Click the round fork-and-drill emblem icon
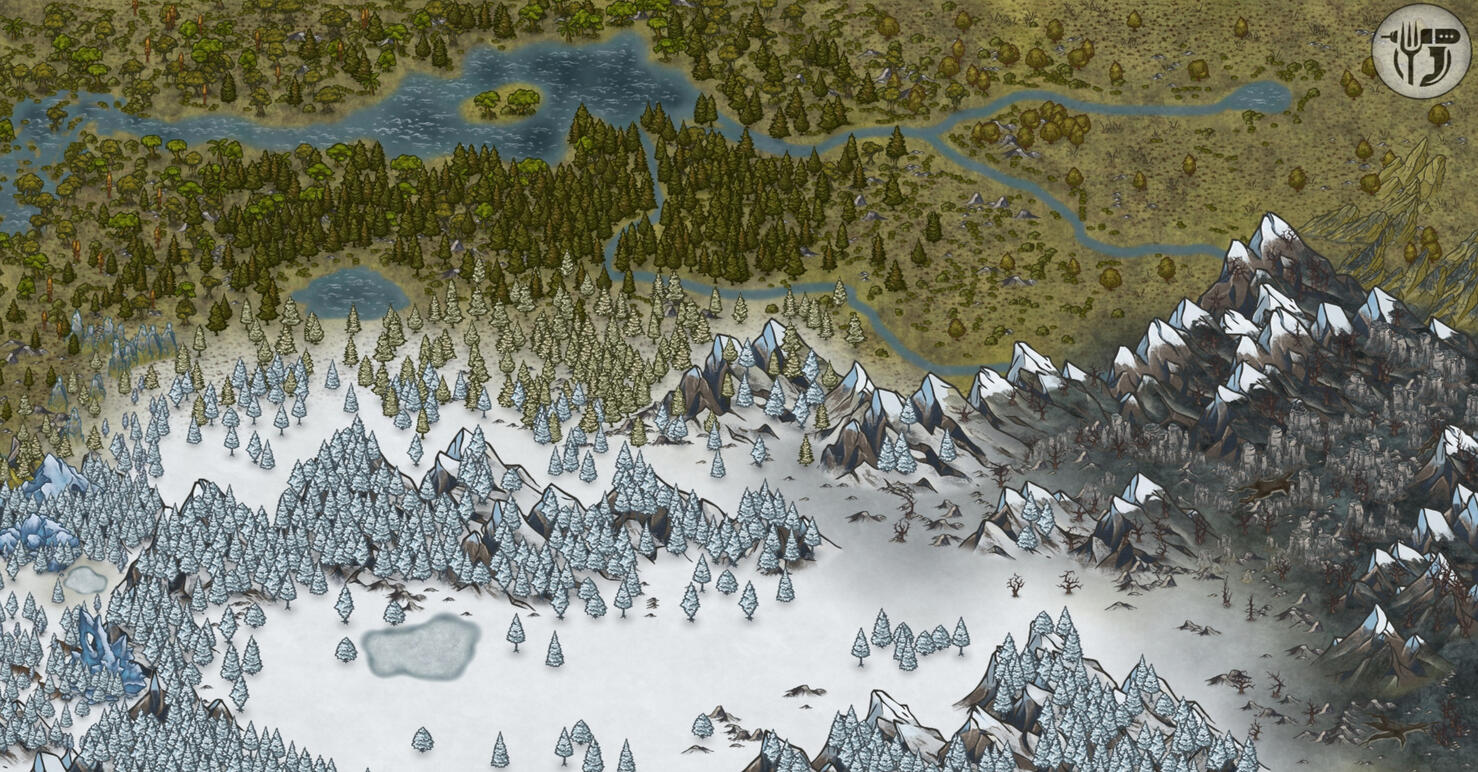 (x=1421, y=51)
